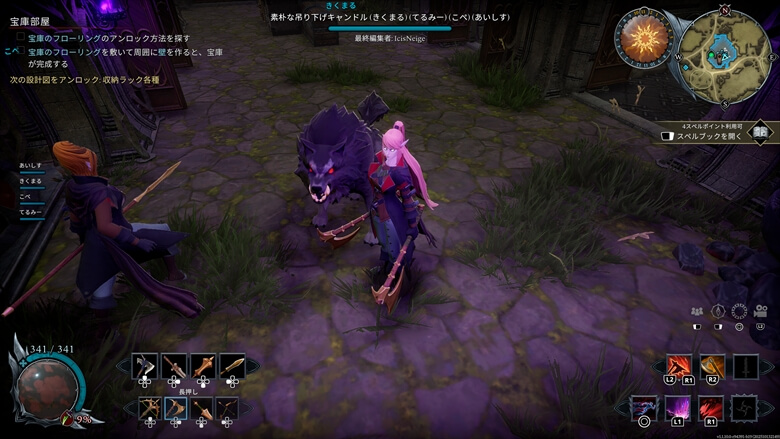Viewport: 780px width, 439px height.
Task: Open the treasury room quest tracker
Action: point(28,20)
